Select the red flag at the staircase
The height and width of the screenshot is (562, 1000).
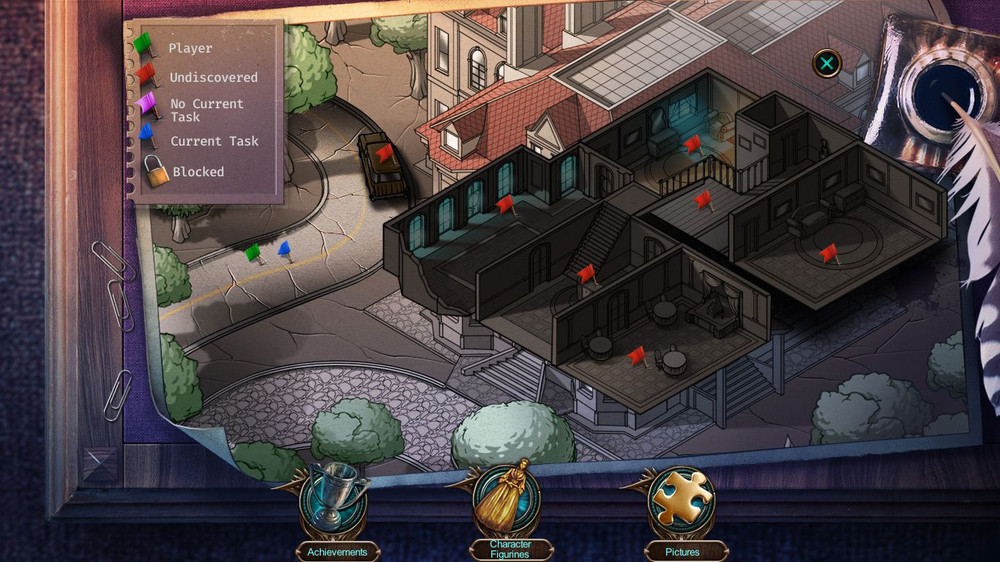586,273
